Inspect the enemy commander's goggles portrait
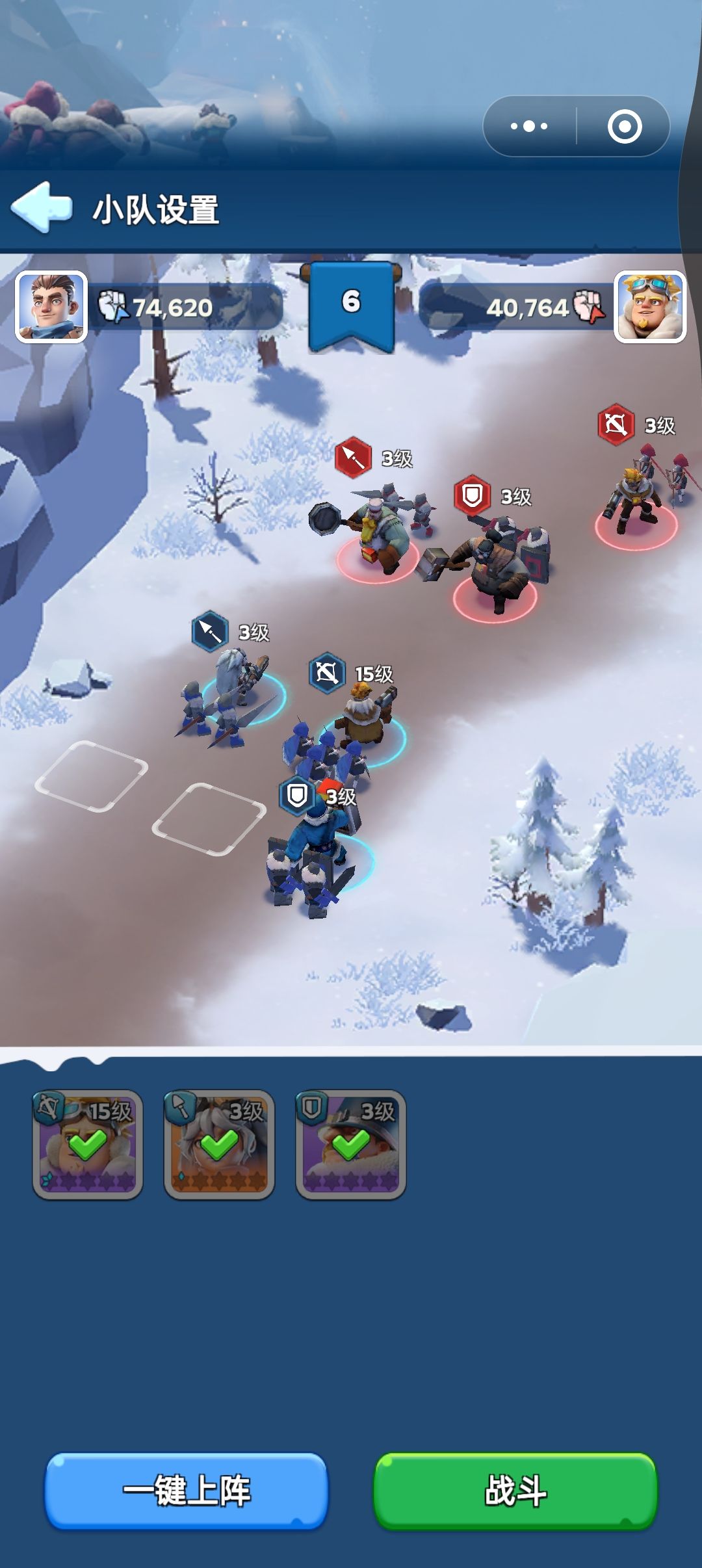The image size is (702, 1568). pyautogui.click(x=650, y=307)
